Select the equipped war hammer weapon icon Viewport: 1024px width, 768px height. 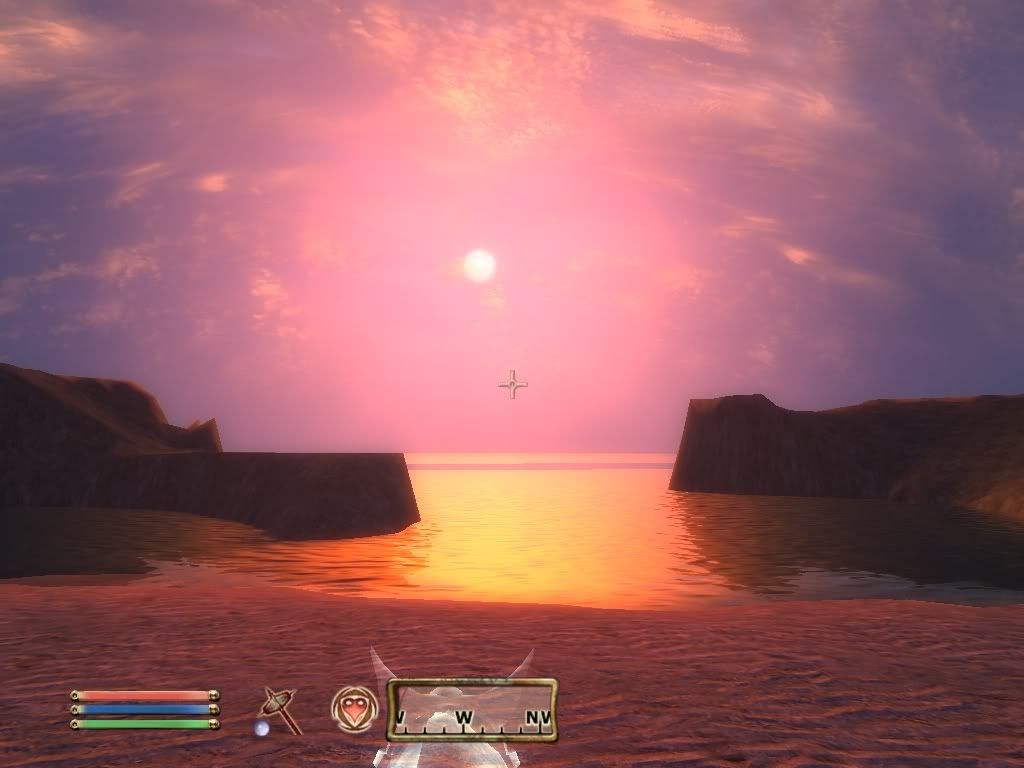point(279,709)
